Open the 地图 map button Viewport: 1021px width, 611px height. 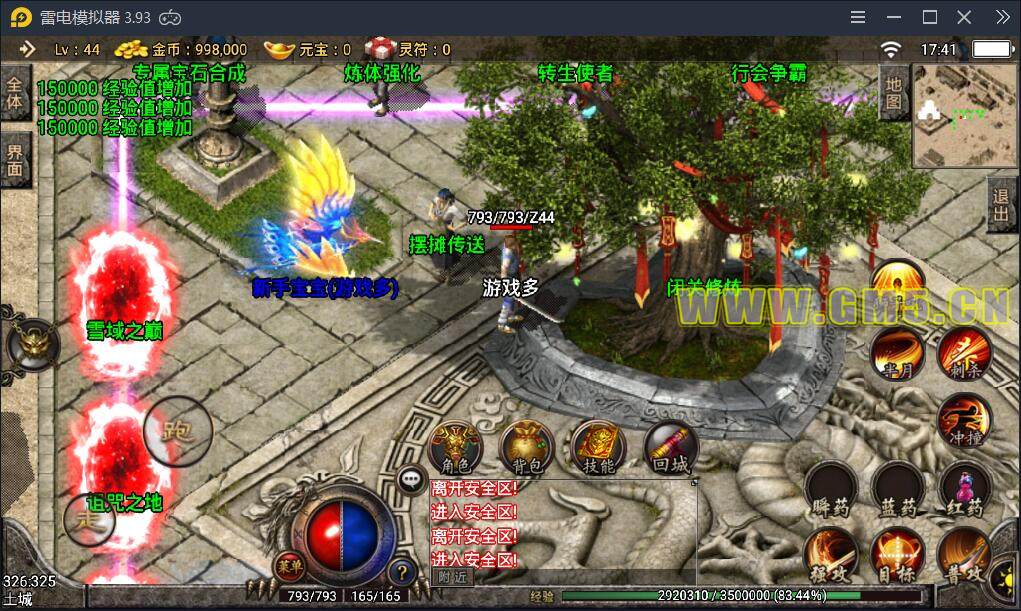[893, 91]
